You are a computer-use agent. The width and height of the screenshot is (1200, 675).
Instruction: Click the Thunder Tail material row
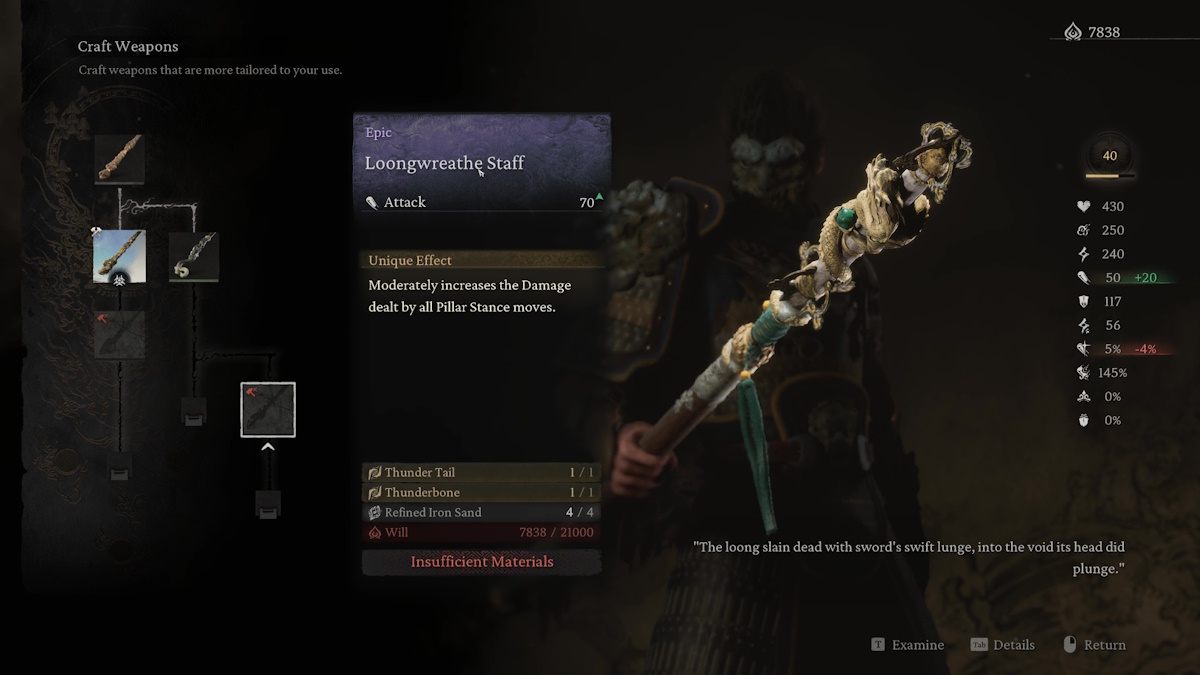coord(481,472)
